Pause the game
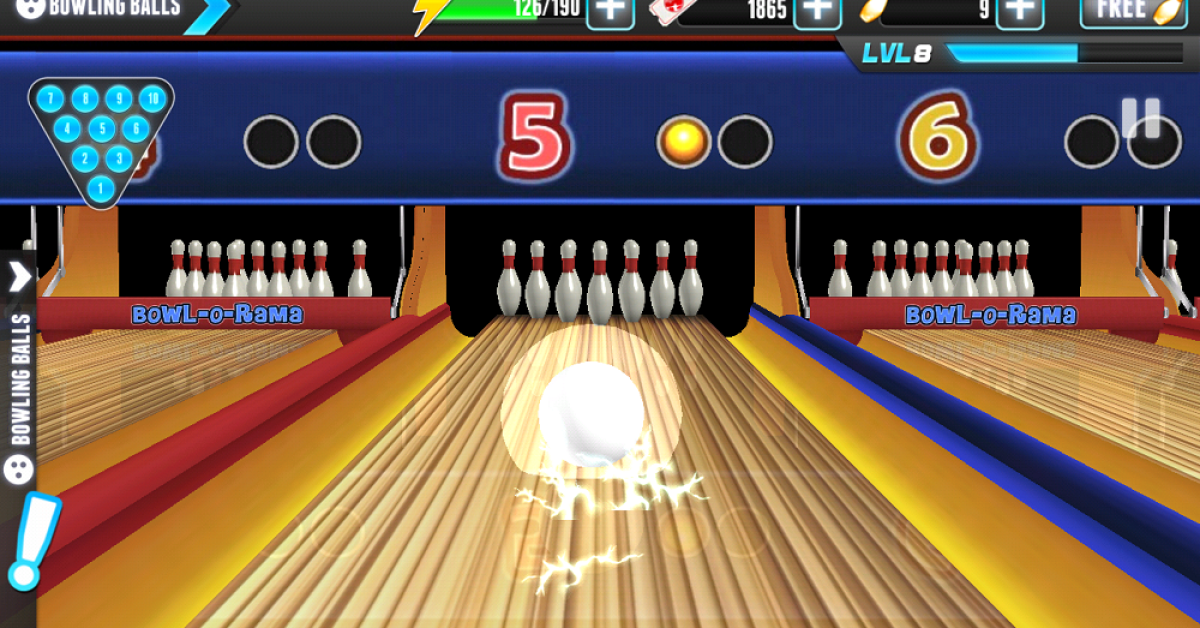Screen dimensions: 1200x628 [1140, 119]
